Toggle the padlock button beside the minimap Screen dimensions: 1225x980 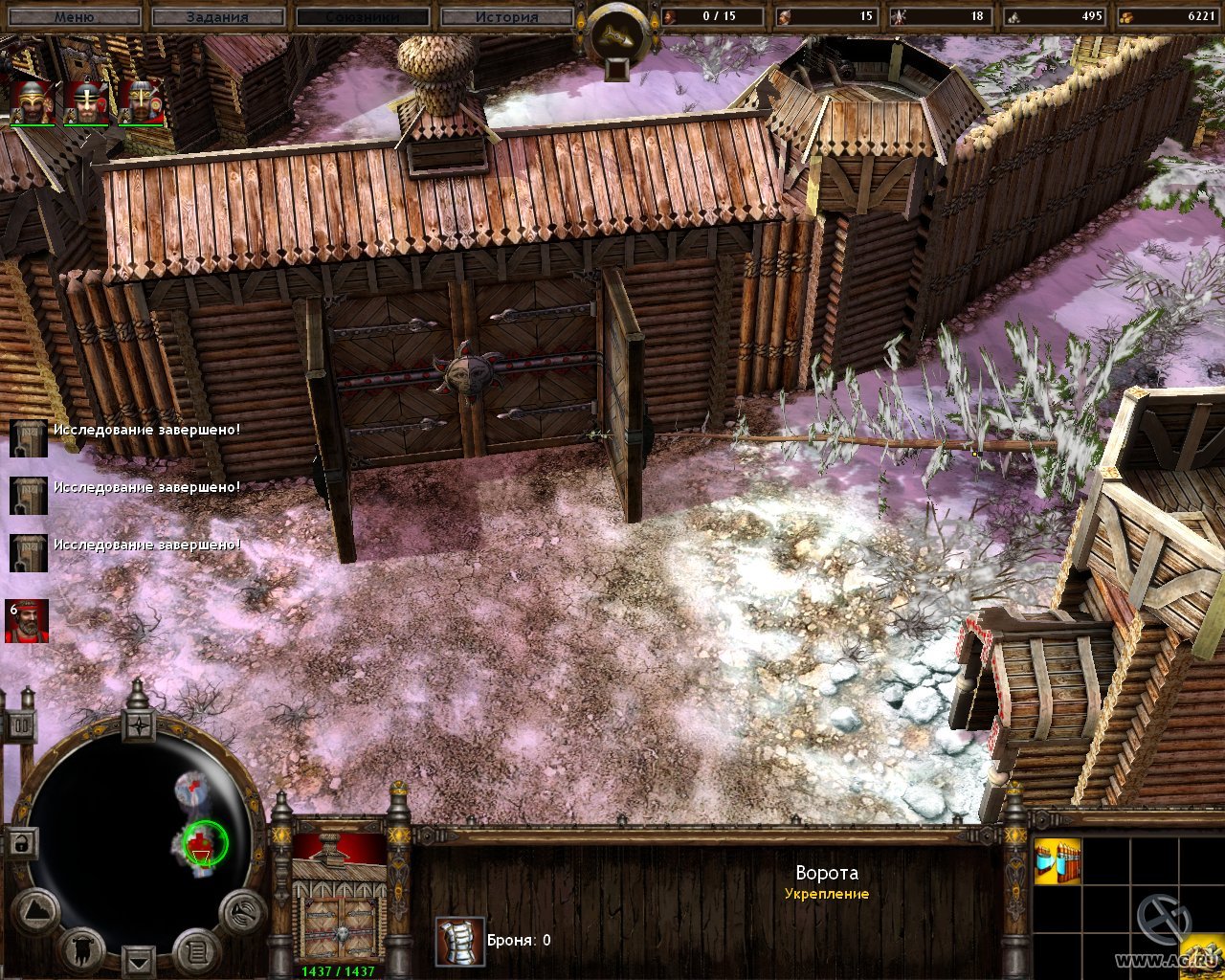pyautogui.click(x=20, y=844)
